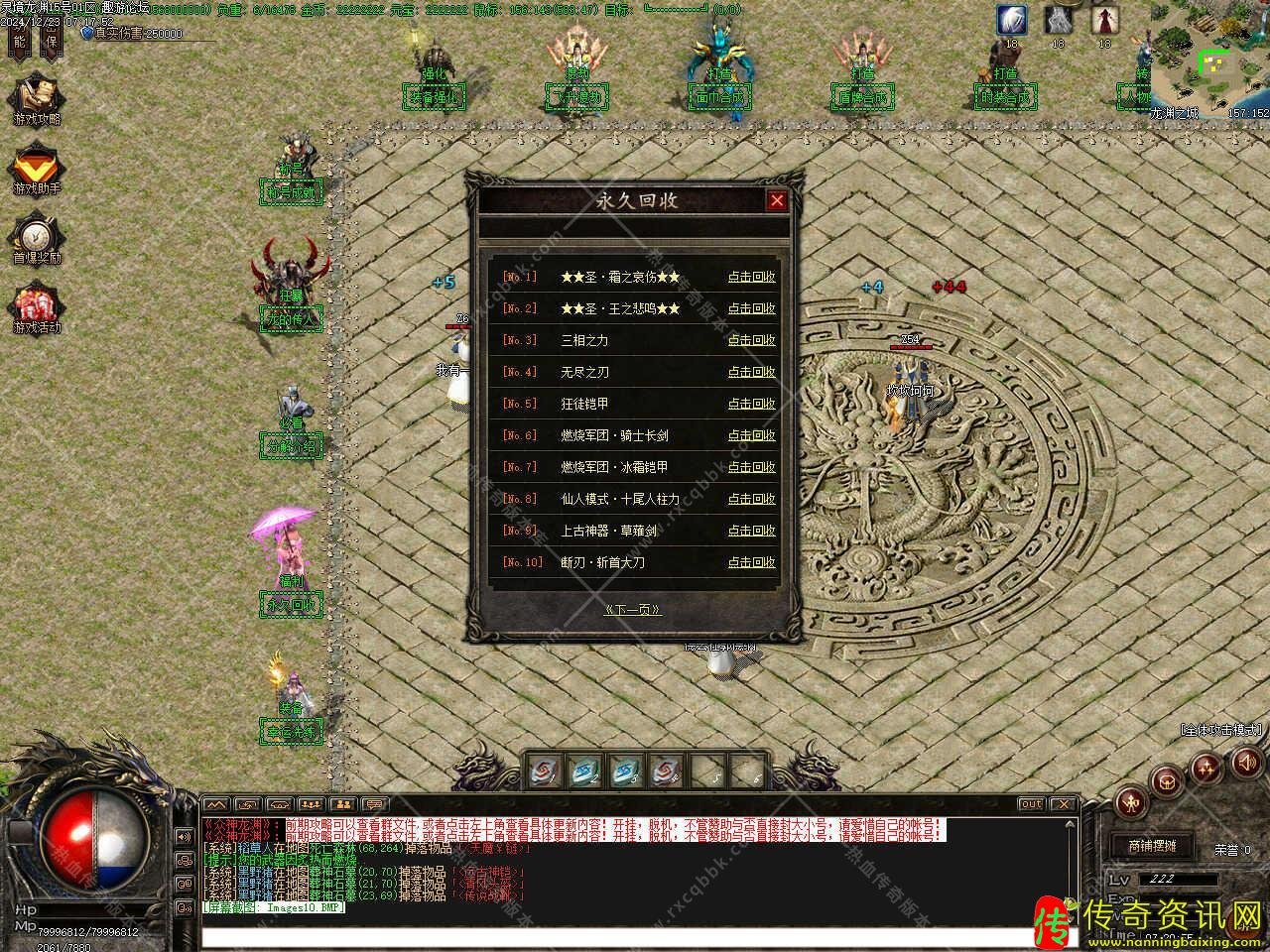
Task: View the 首爆奖励 first-drop rewards
Action: point(37,240)
